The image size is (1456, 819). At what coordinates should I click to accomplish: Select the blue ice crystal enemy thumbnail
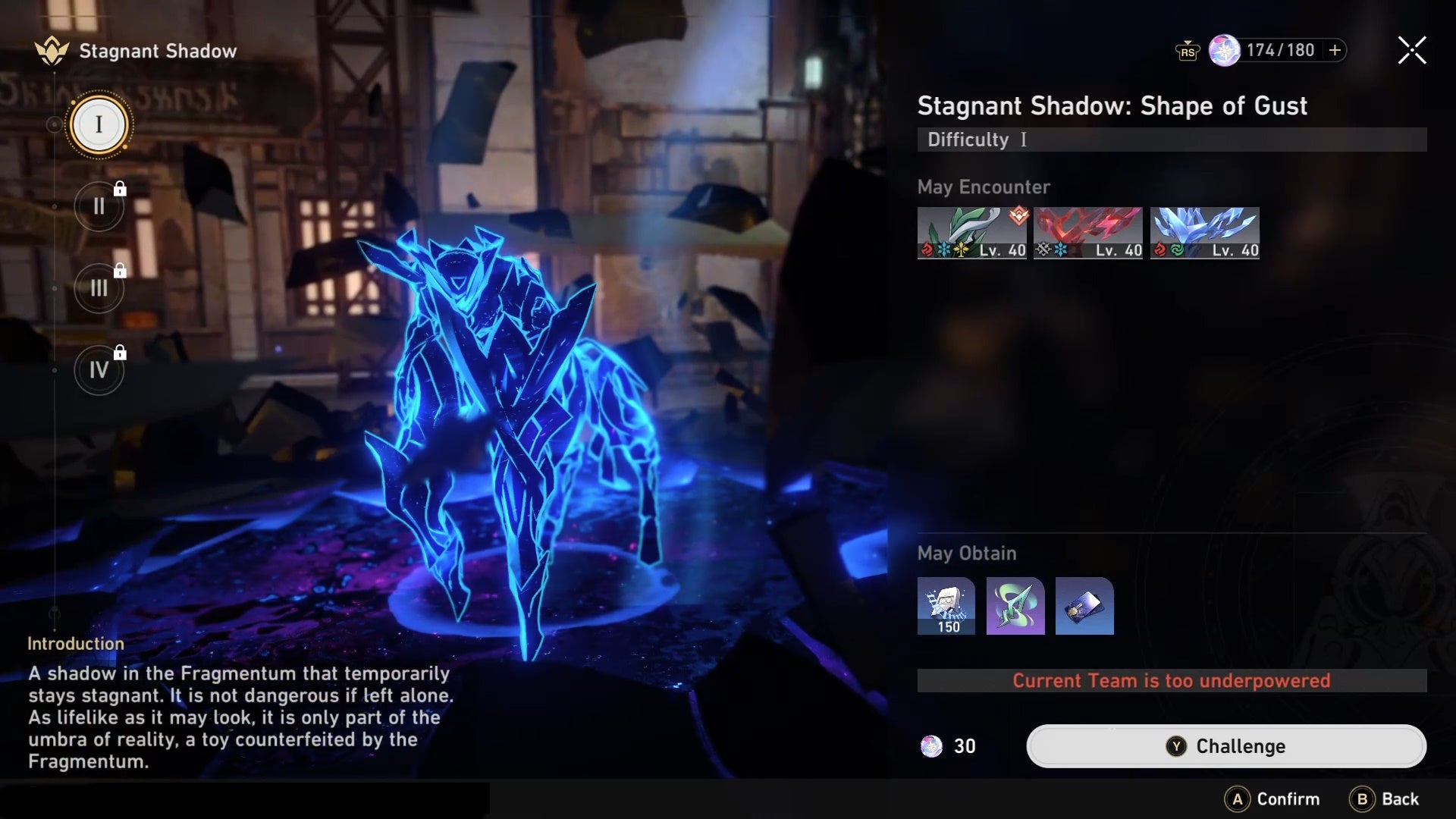click(x=1204, y=233)
